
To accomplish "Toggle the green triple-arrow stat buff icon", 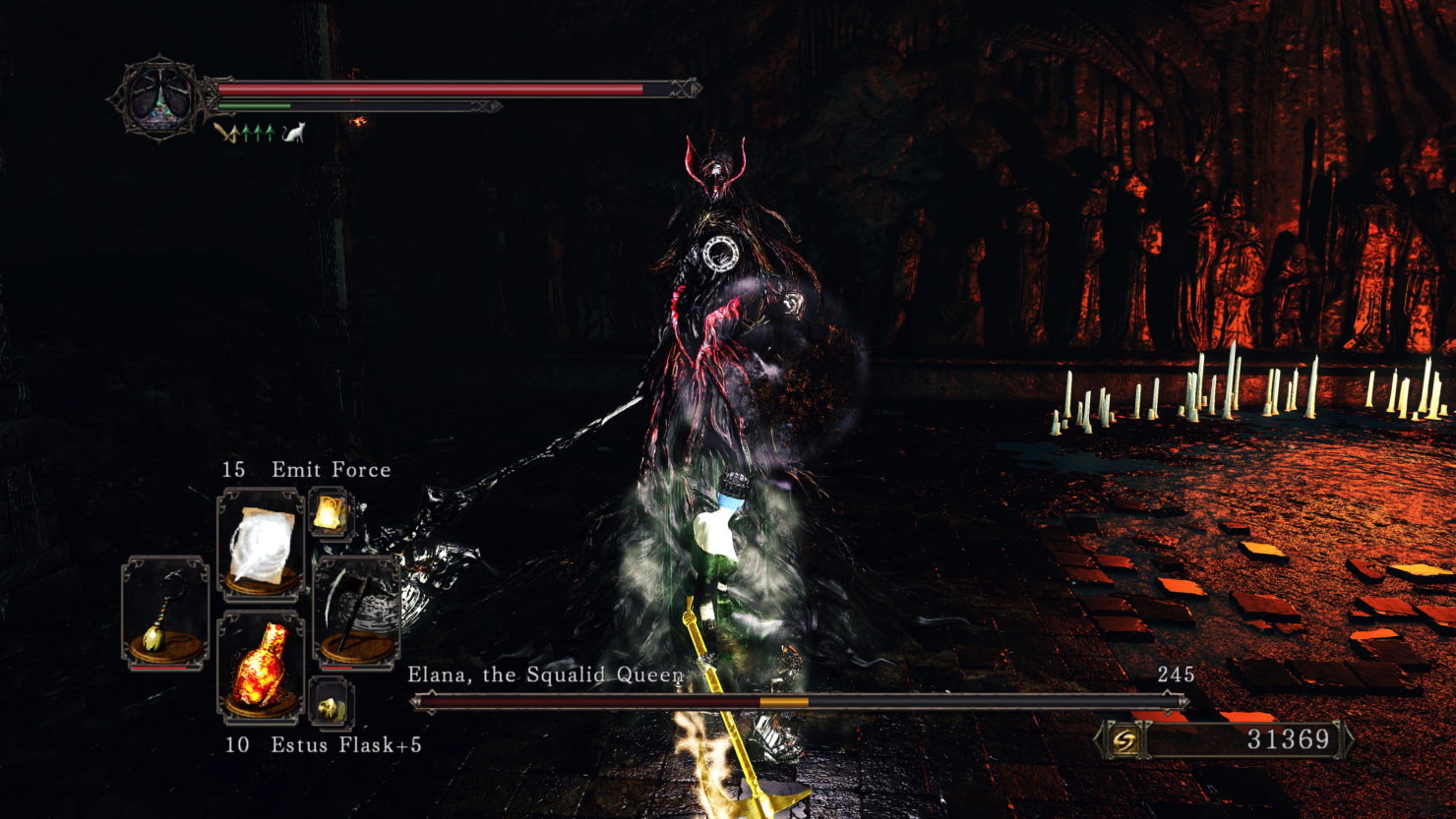I will point(257,133).
